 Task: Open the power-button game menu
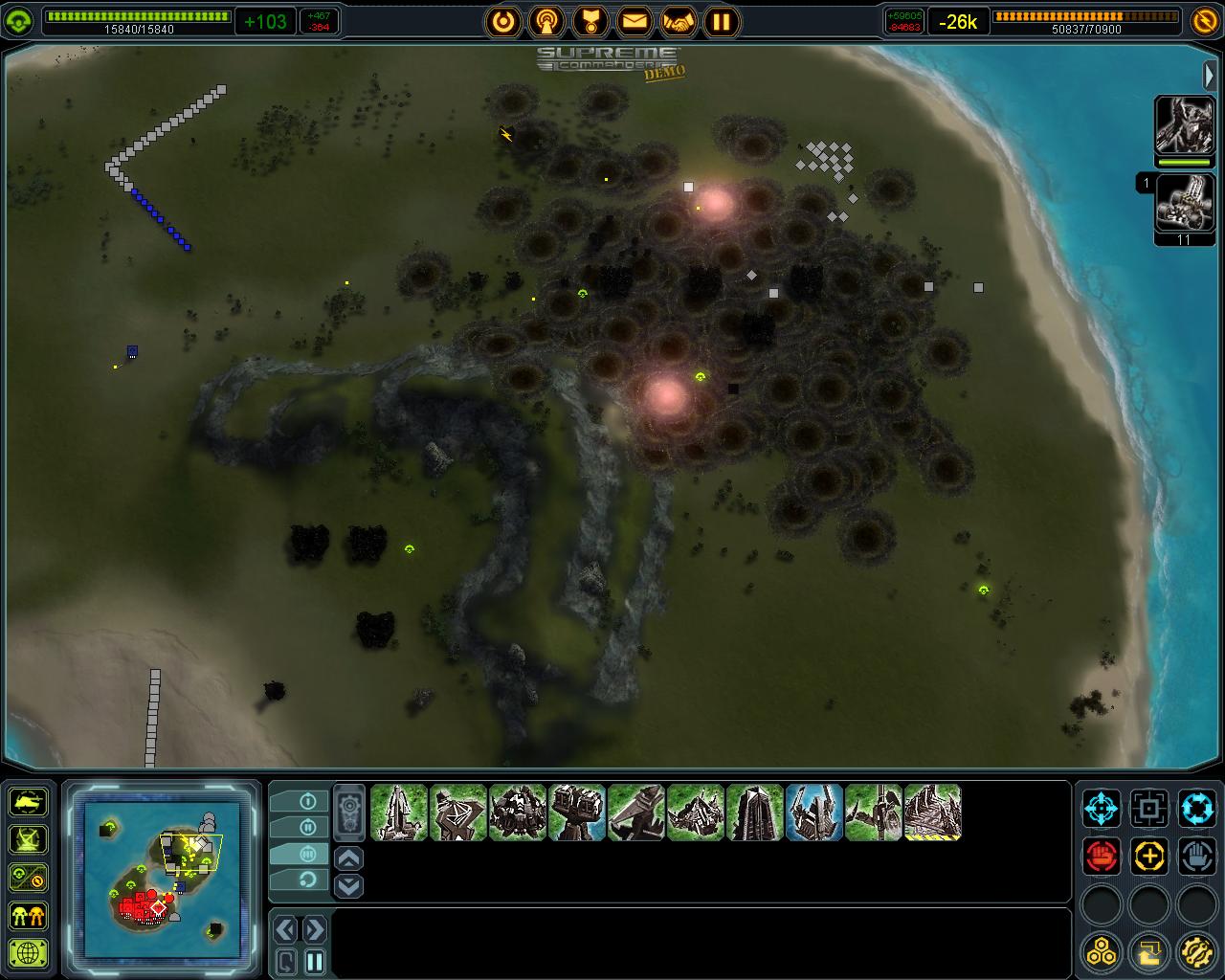pos(502,20)
